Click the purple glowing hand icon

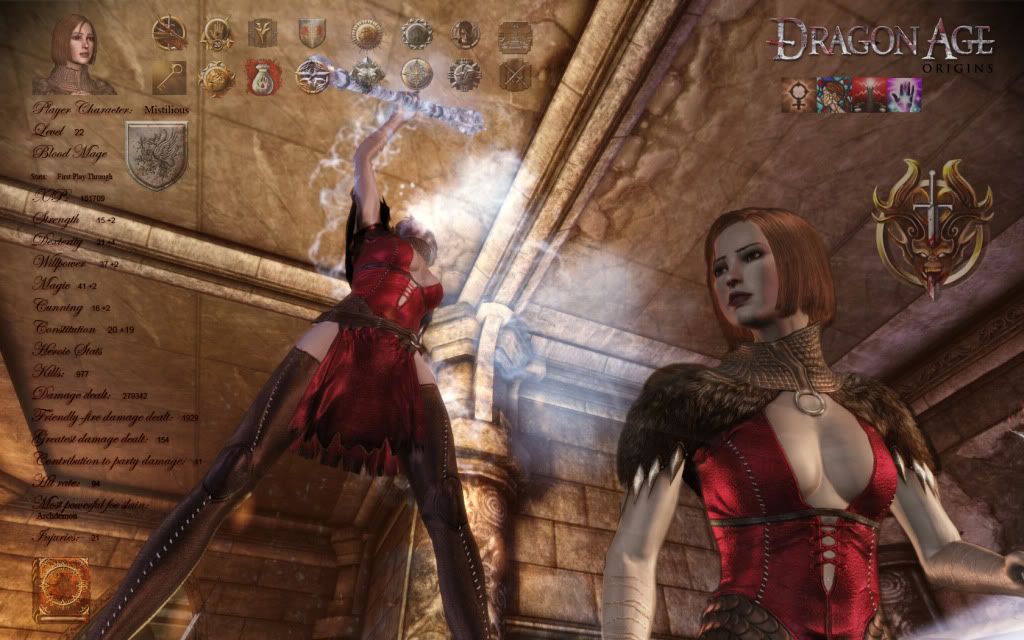point(906,95)
